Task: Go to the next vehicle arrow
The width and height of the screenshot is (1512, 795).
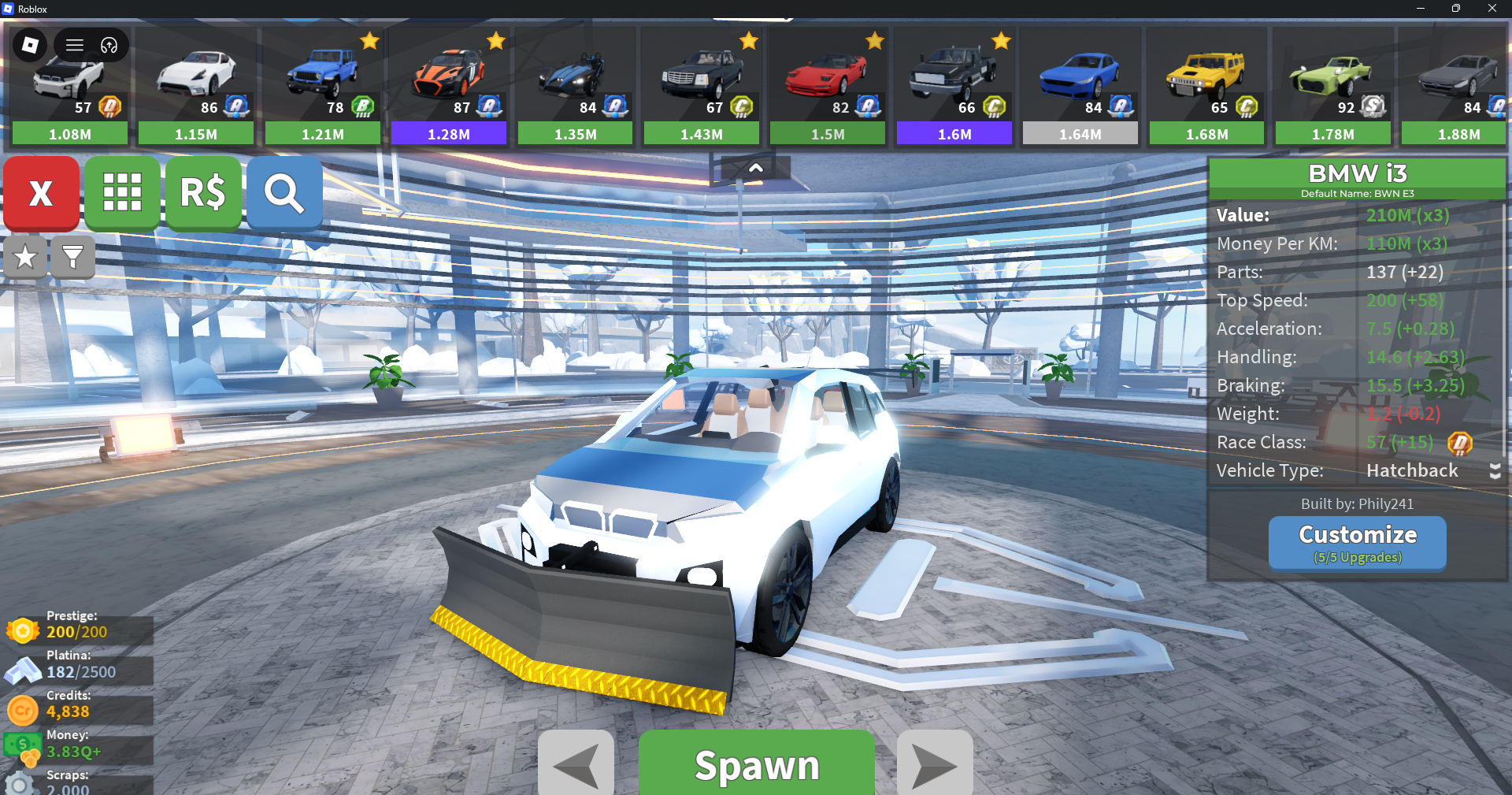Action: tap(935, 764)
